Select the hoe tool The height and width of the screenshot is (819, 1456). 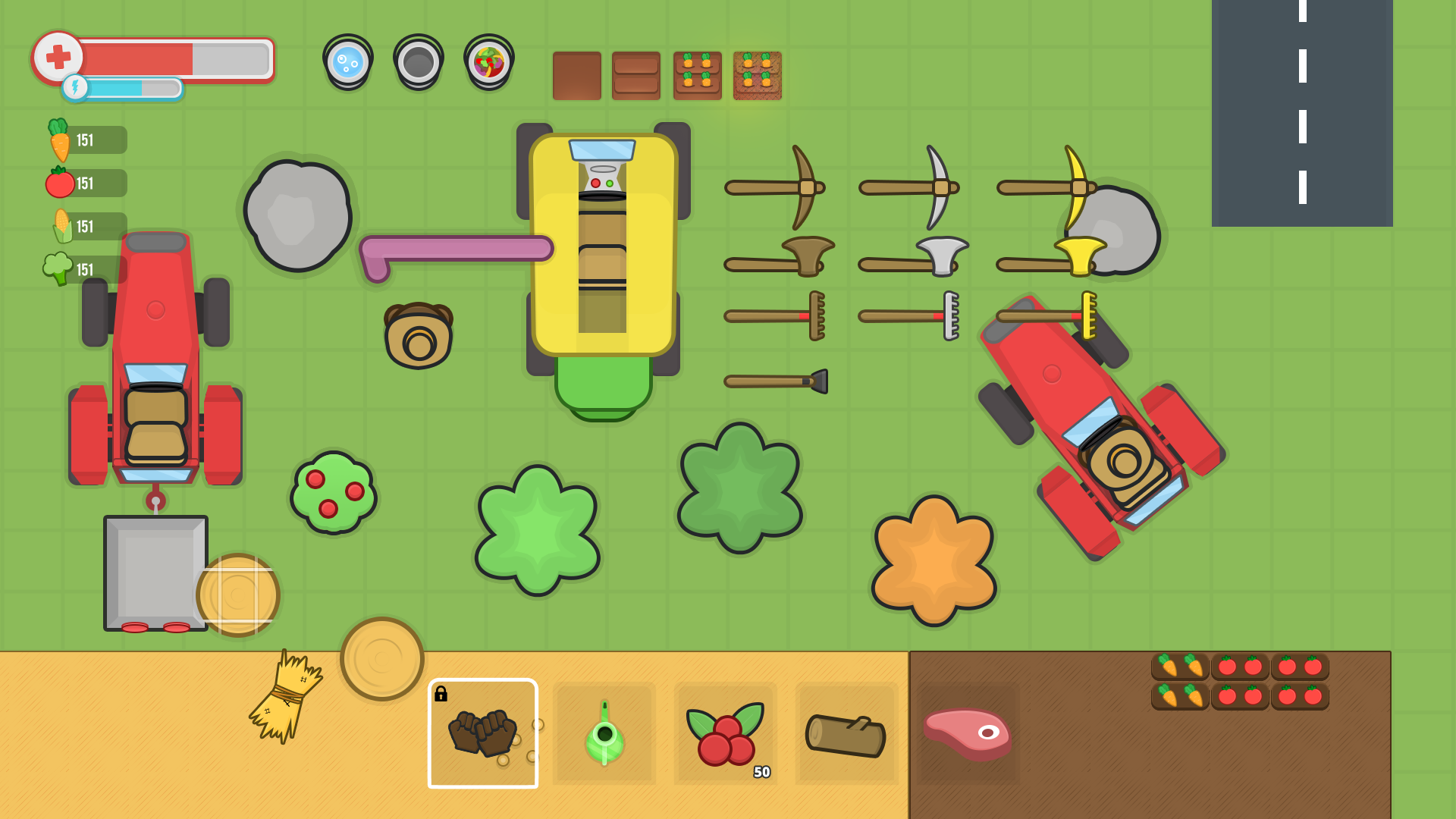tap(777, 379)
